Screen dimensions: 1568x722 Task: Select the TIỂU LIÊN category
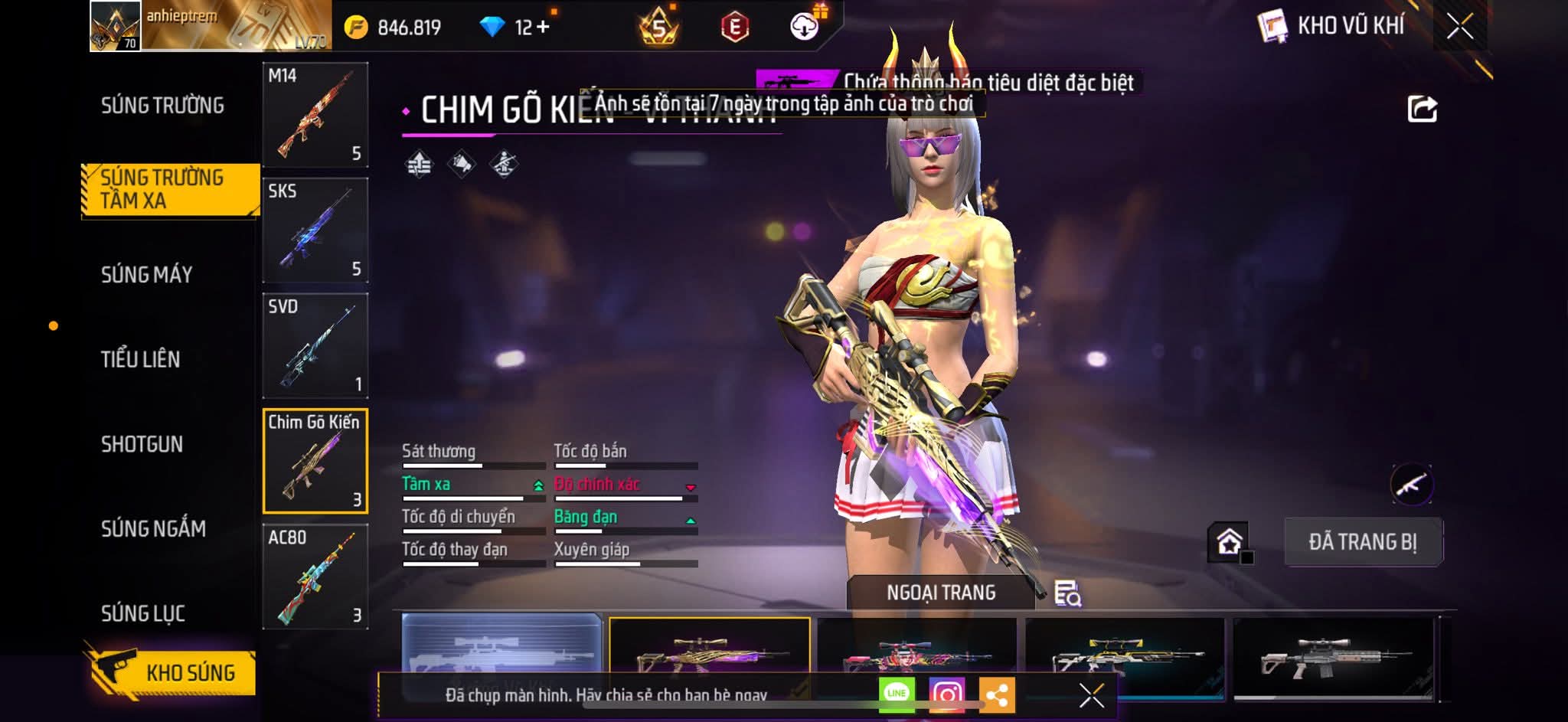(x=141, y=359)
